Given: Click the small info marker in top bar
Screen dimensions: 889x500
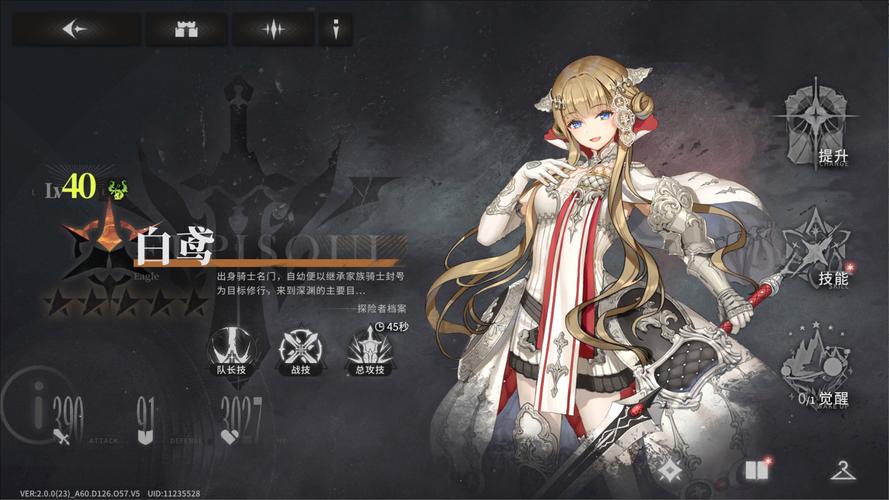Looking at the screenshot, I should tap(335, 29).
